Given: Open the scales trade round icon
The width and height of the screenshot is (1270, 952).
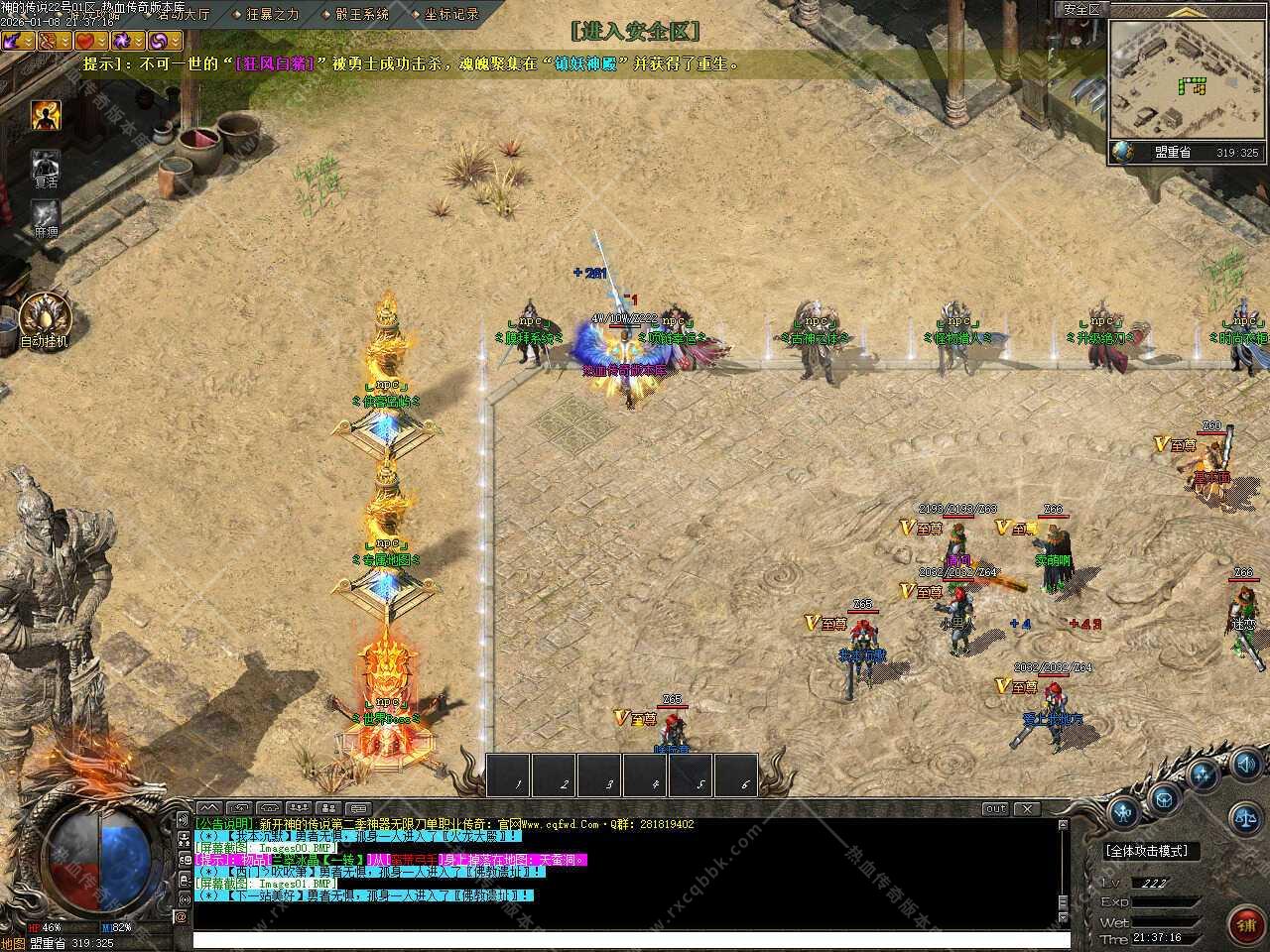Looking at the screenshot, I should point(1246,819).
